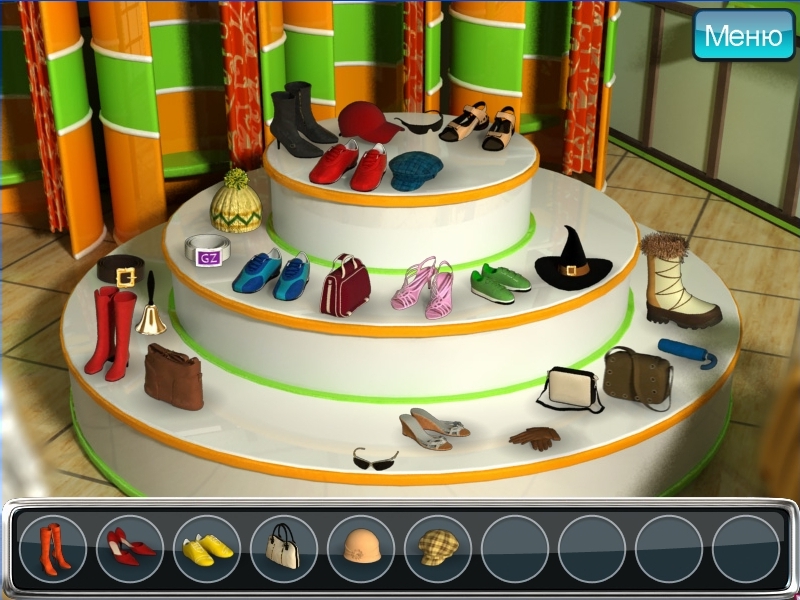This screenshot has width=800, height=600.
Task: Select the plaid cap slot
Action: (x=438, y=548)
